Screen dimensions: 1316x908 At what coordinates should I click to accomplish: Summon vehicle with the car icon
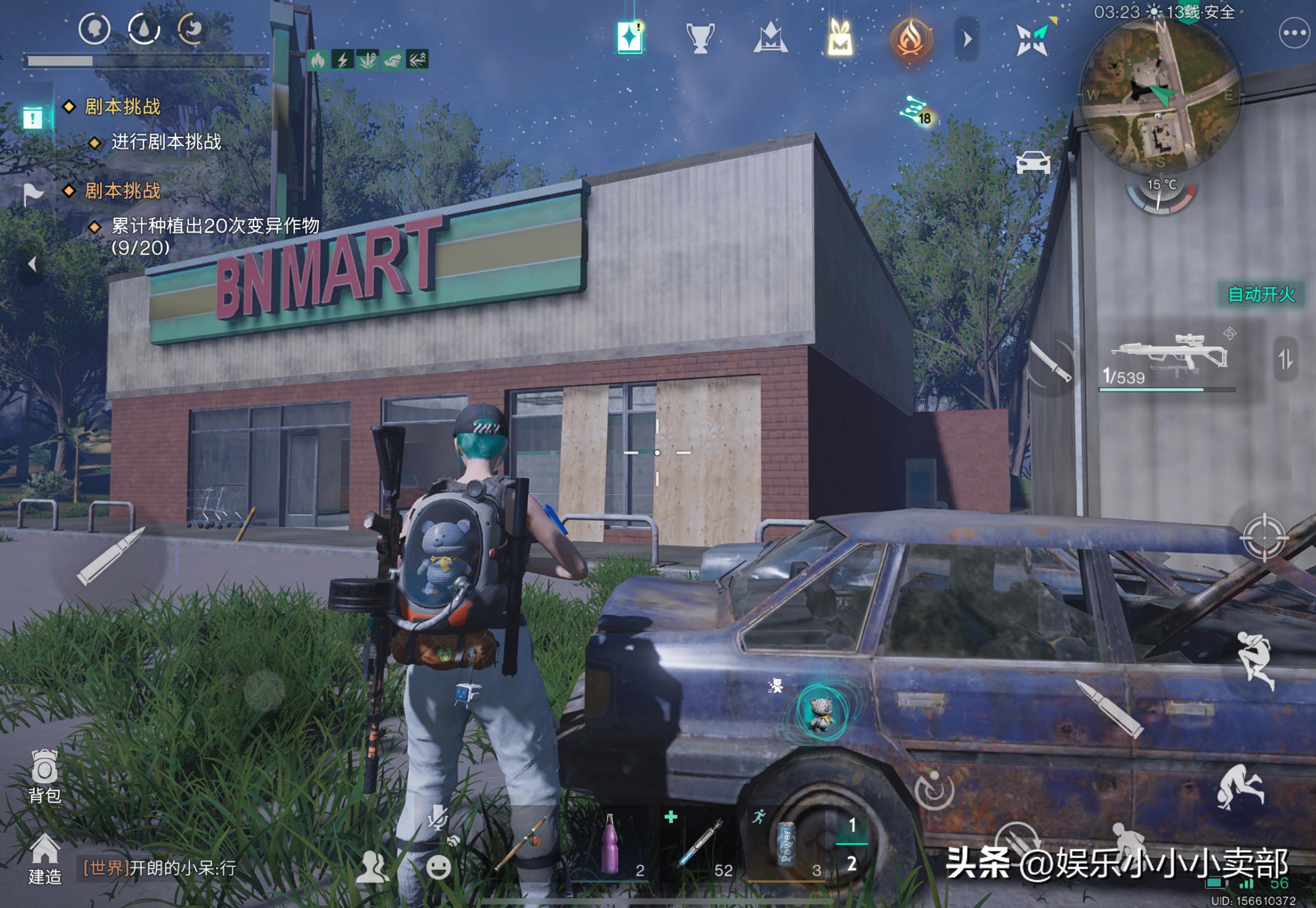click(x=1033, y=163)
